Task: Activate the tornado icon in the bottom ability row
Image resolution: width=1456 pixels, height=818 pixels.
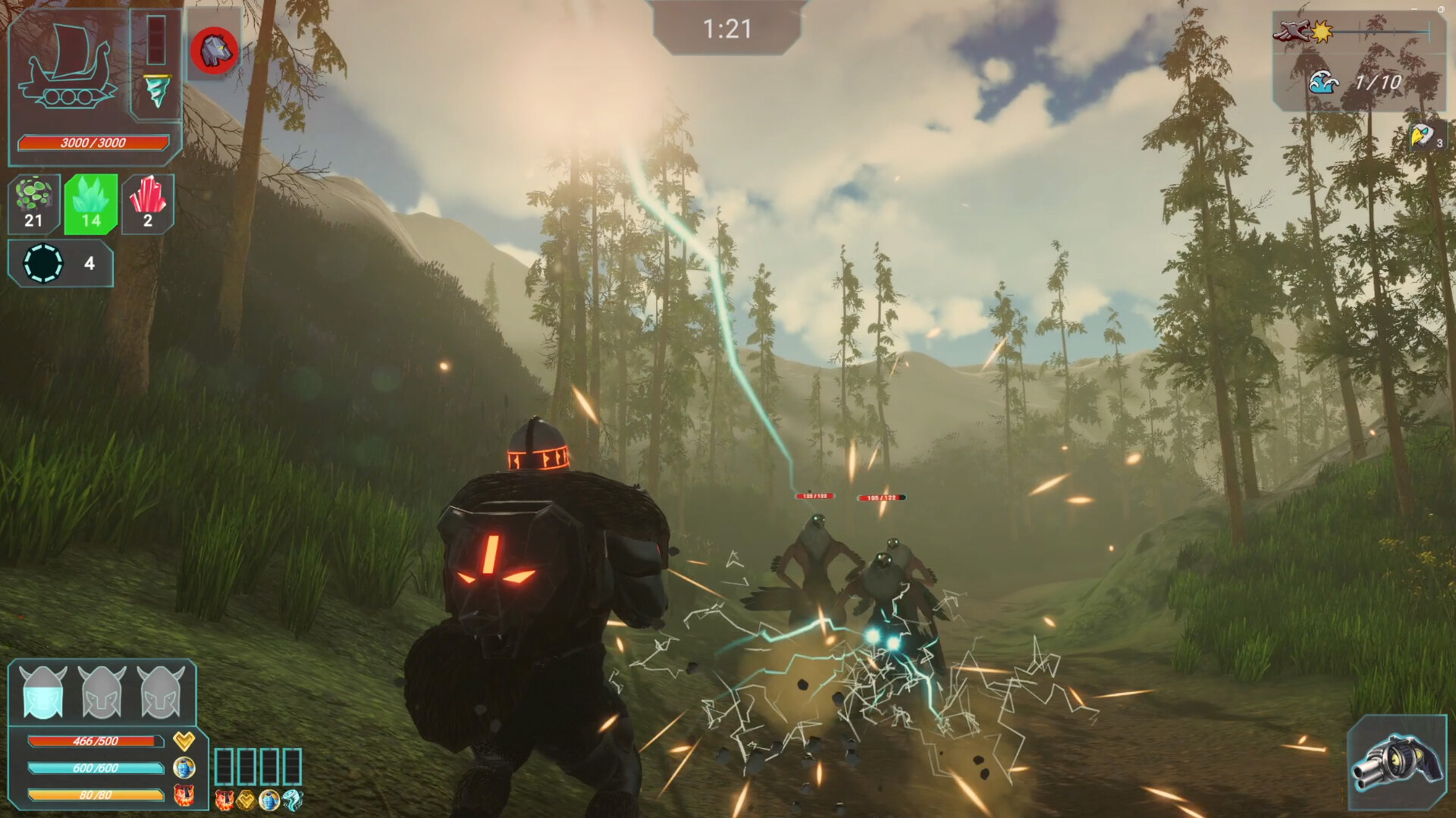Action: click(x=292, y=800)
